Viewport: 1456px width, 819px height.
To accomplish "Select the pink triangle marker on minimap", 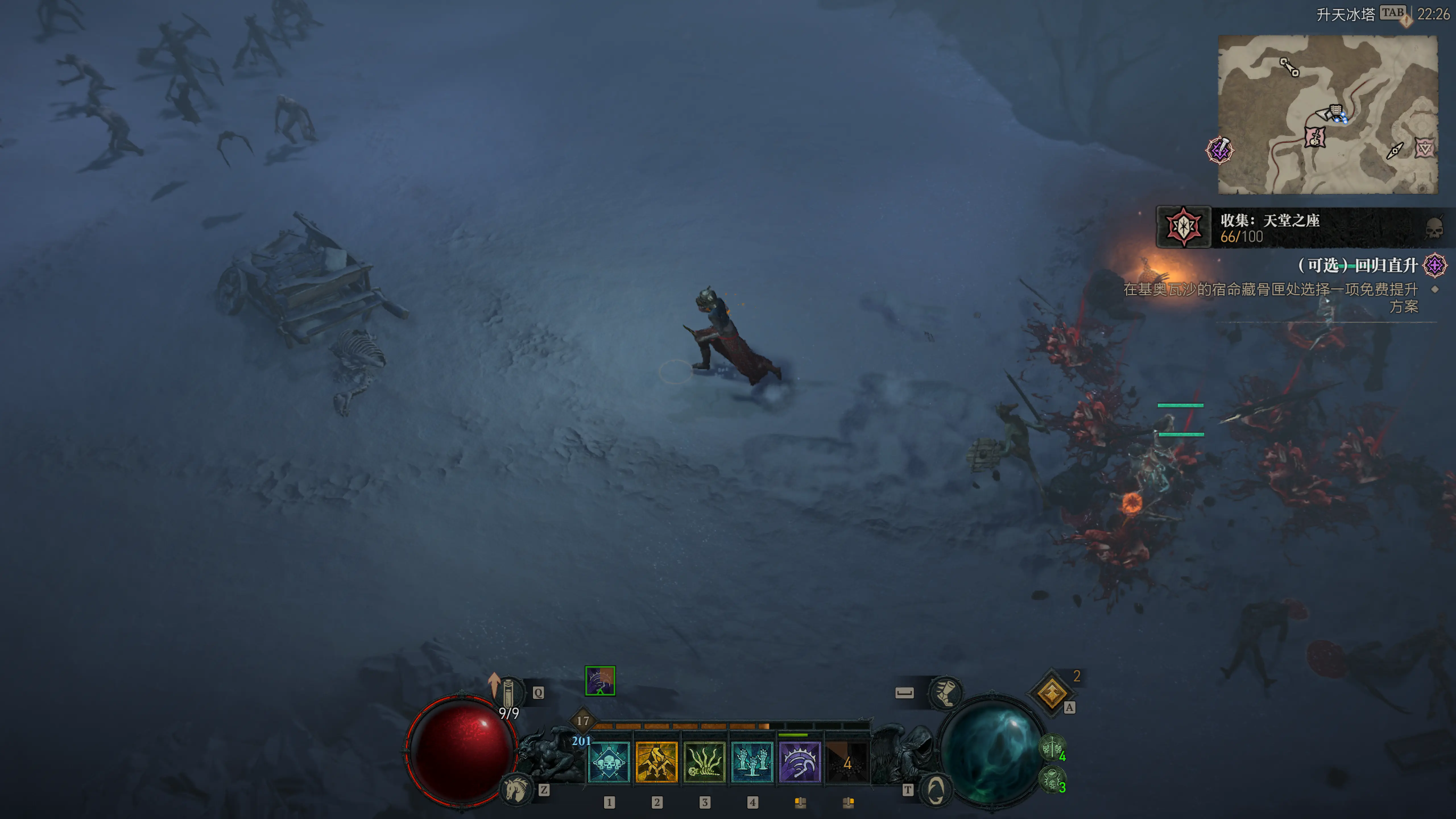I will click(1424, 148).
